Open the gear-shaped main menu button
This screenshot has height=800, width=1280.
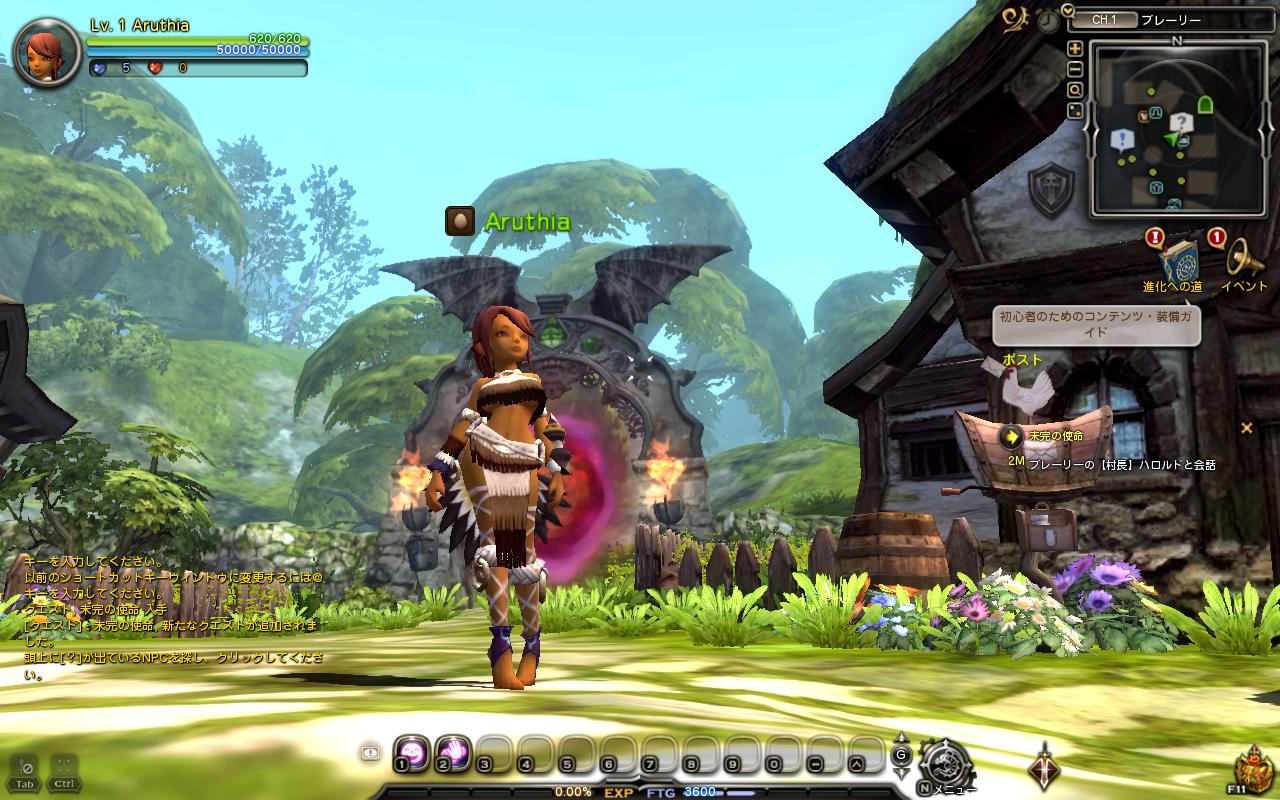(x=939, y=761)
